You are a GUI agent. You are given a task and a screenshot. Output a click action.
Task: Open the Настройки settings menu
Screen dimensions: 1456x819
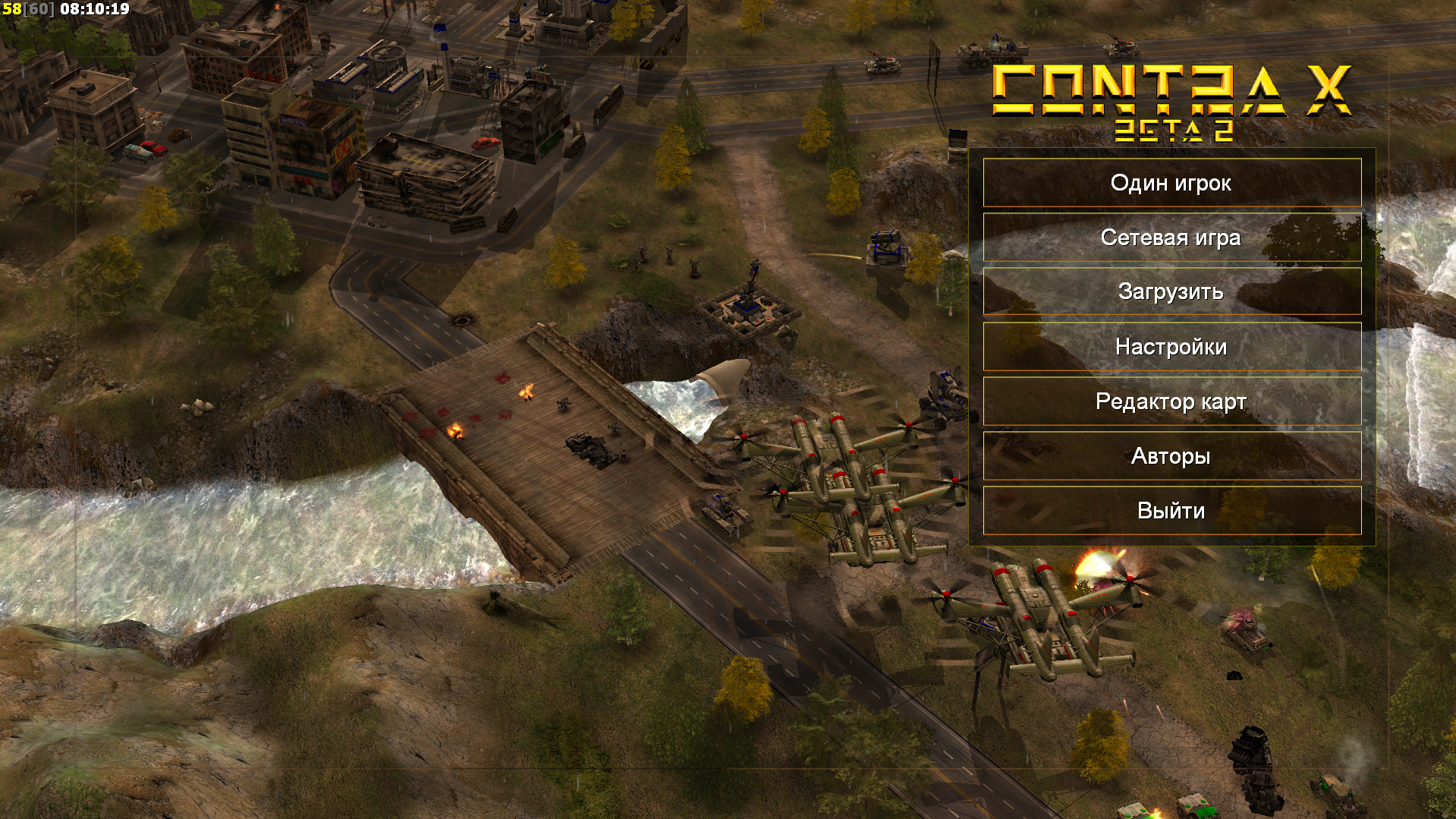[1171, 347]
